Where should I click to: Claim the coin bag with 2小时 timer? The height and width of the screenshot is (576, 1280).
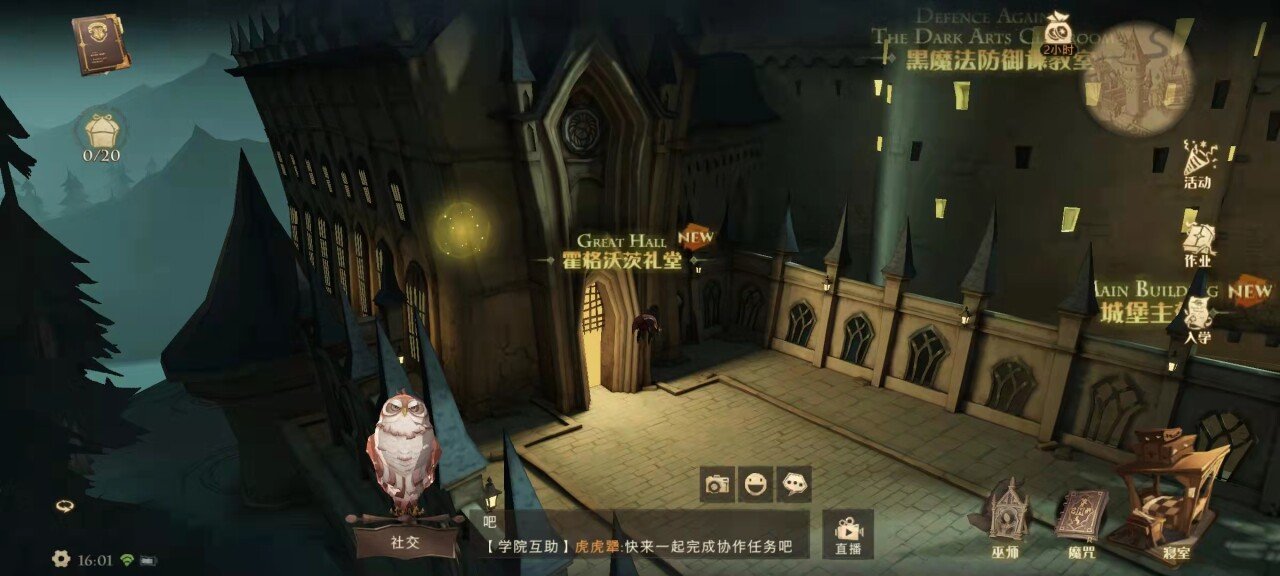(1057, 32)
